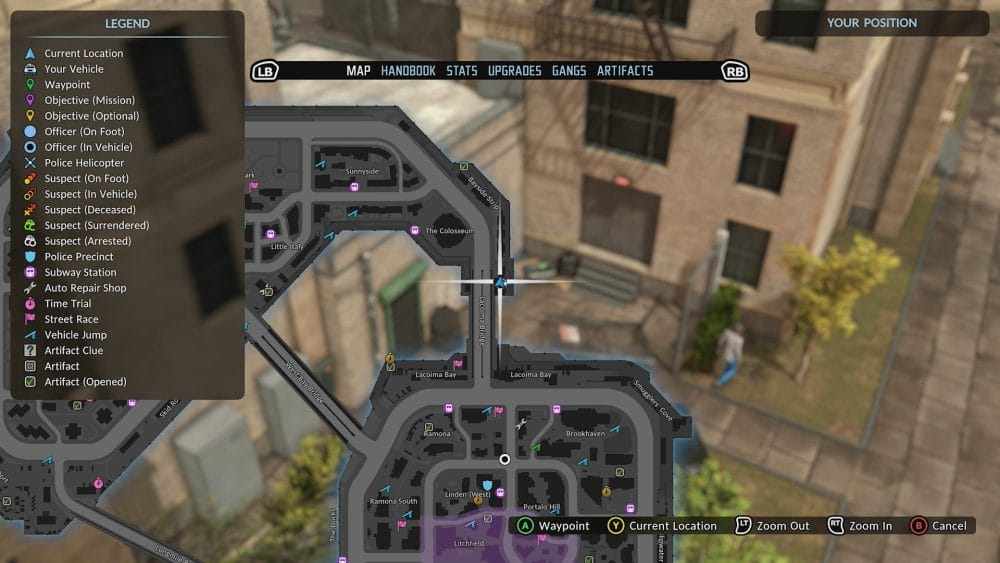Click the Subway Station legend entry
This screenshot has height=563, width=1000.
coord(80,272)
